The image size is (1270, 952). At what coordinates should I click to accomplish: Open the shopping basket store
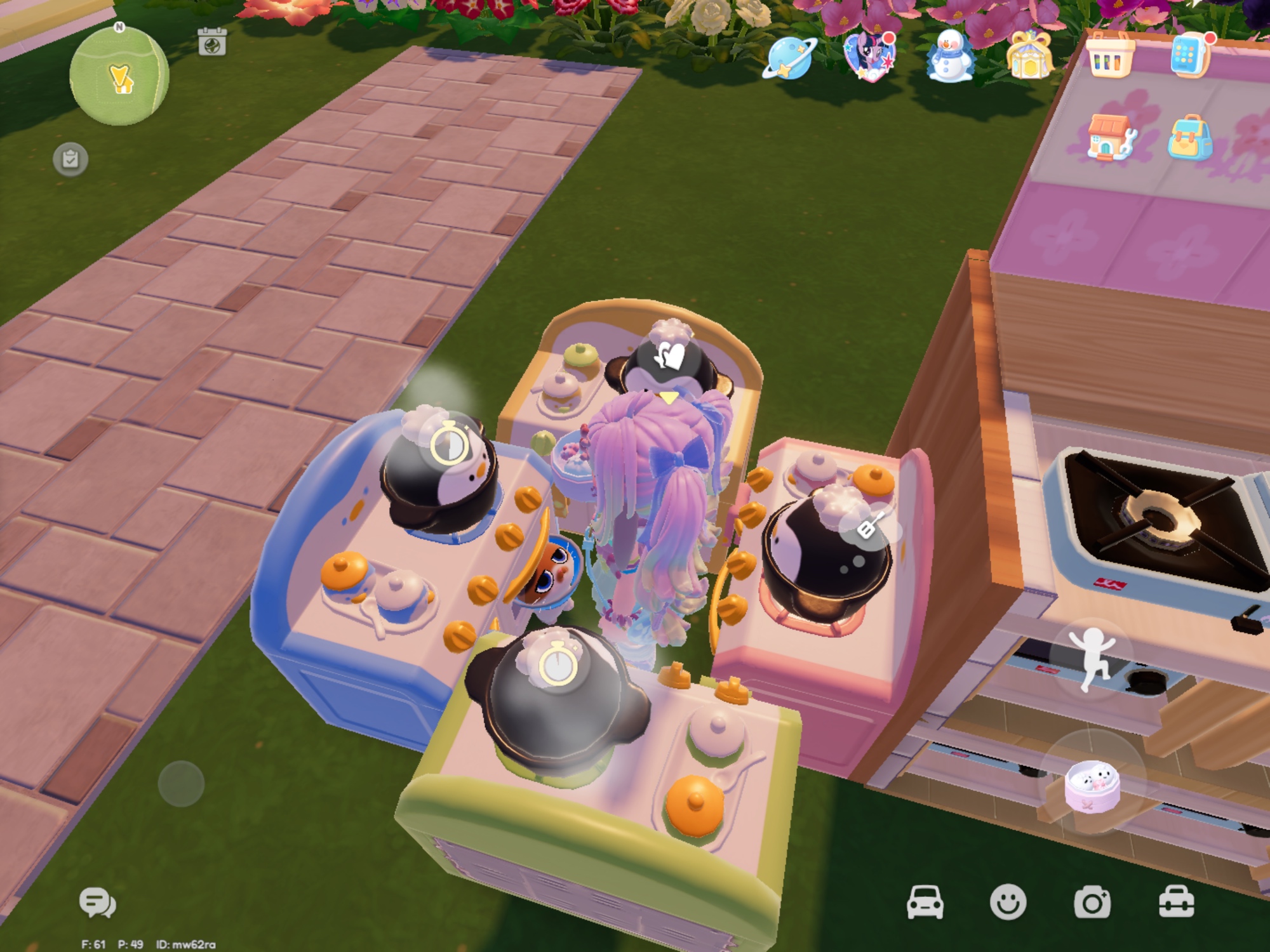click(x=1110, y=56)
